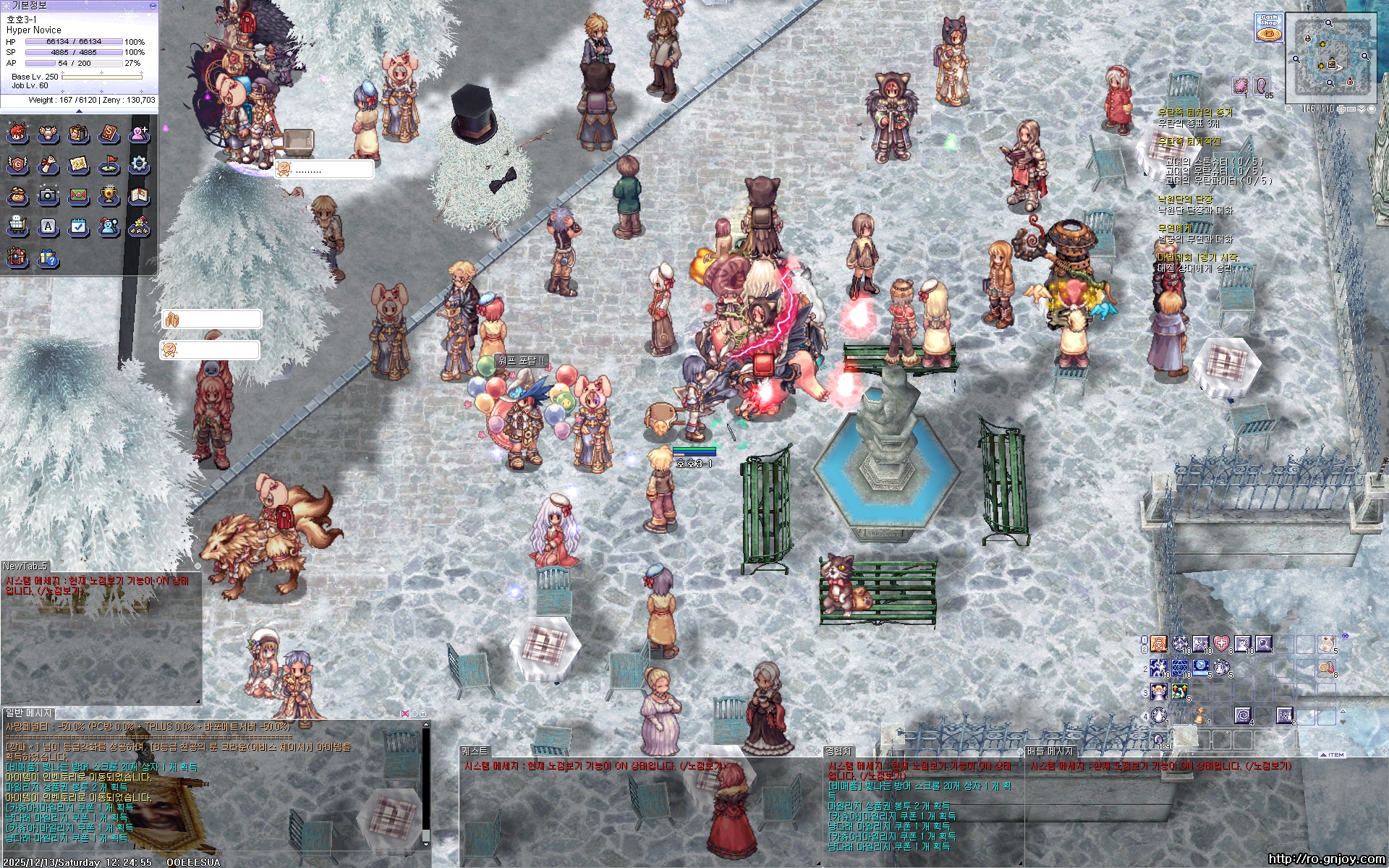Open the calendar checkmark attendance icon
Image resolution: width=1389 pixels, height=868 pixels.
(x=78, y=226)
